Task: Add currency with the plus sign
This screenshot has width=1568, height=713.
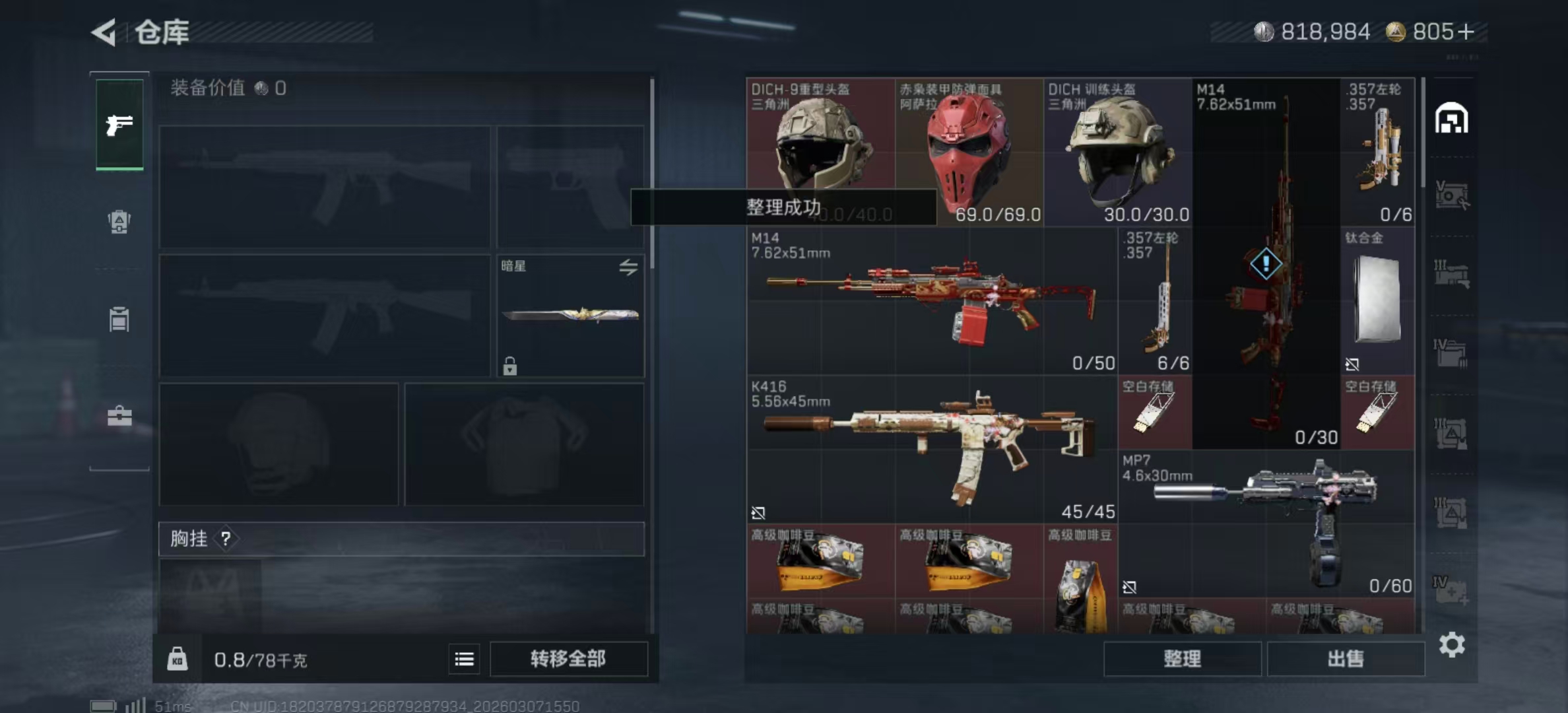Action: (x=1465, y=32)
